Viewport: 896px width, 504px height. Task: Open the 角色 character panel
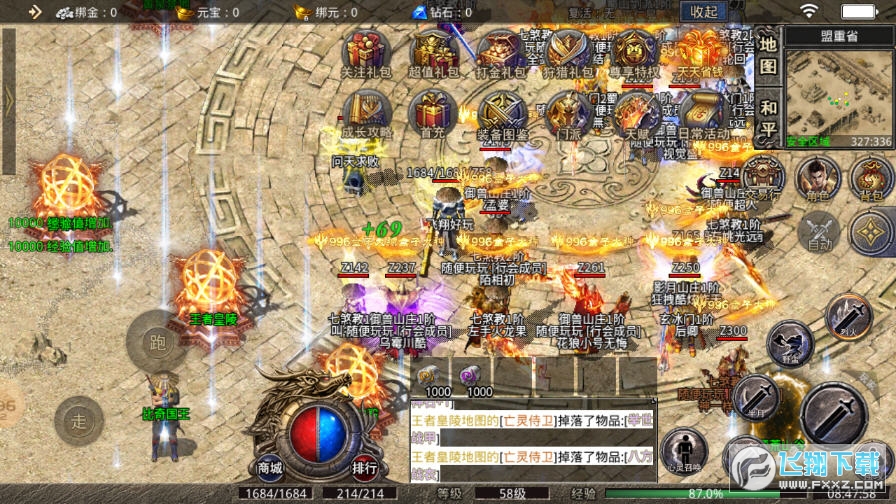[x=817, y=178]
